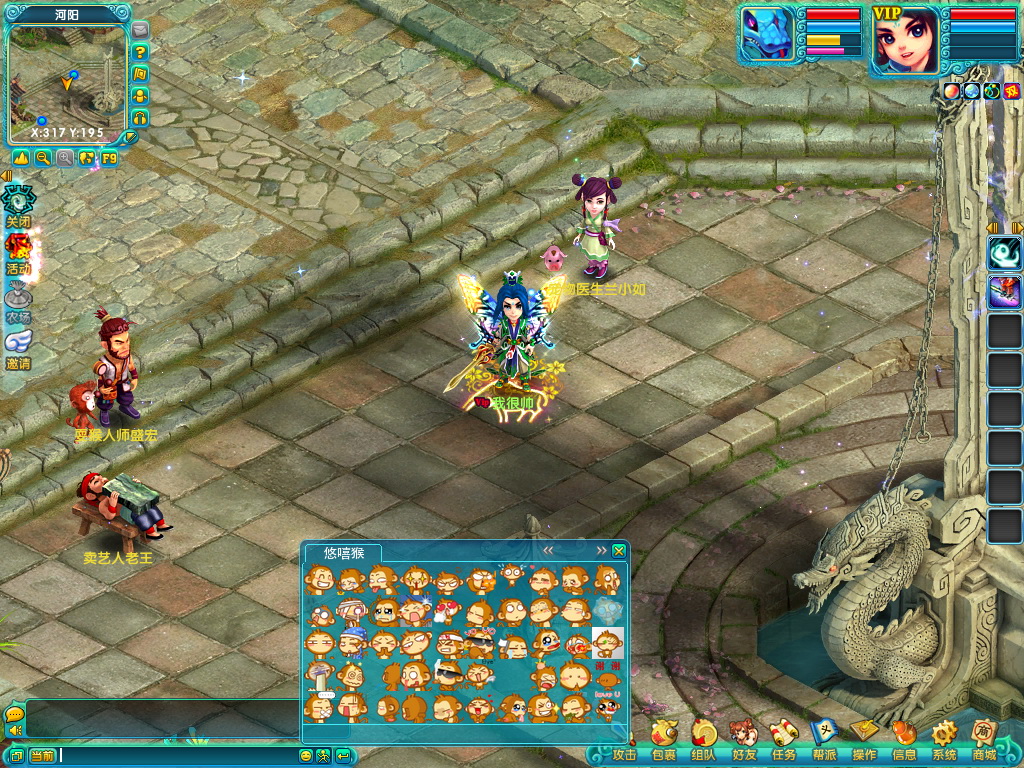Close the 悠嘻猴 emoticon panel
The image size is (1024, 768).
(x=619, y=551)
